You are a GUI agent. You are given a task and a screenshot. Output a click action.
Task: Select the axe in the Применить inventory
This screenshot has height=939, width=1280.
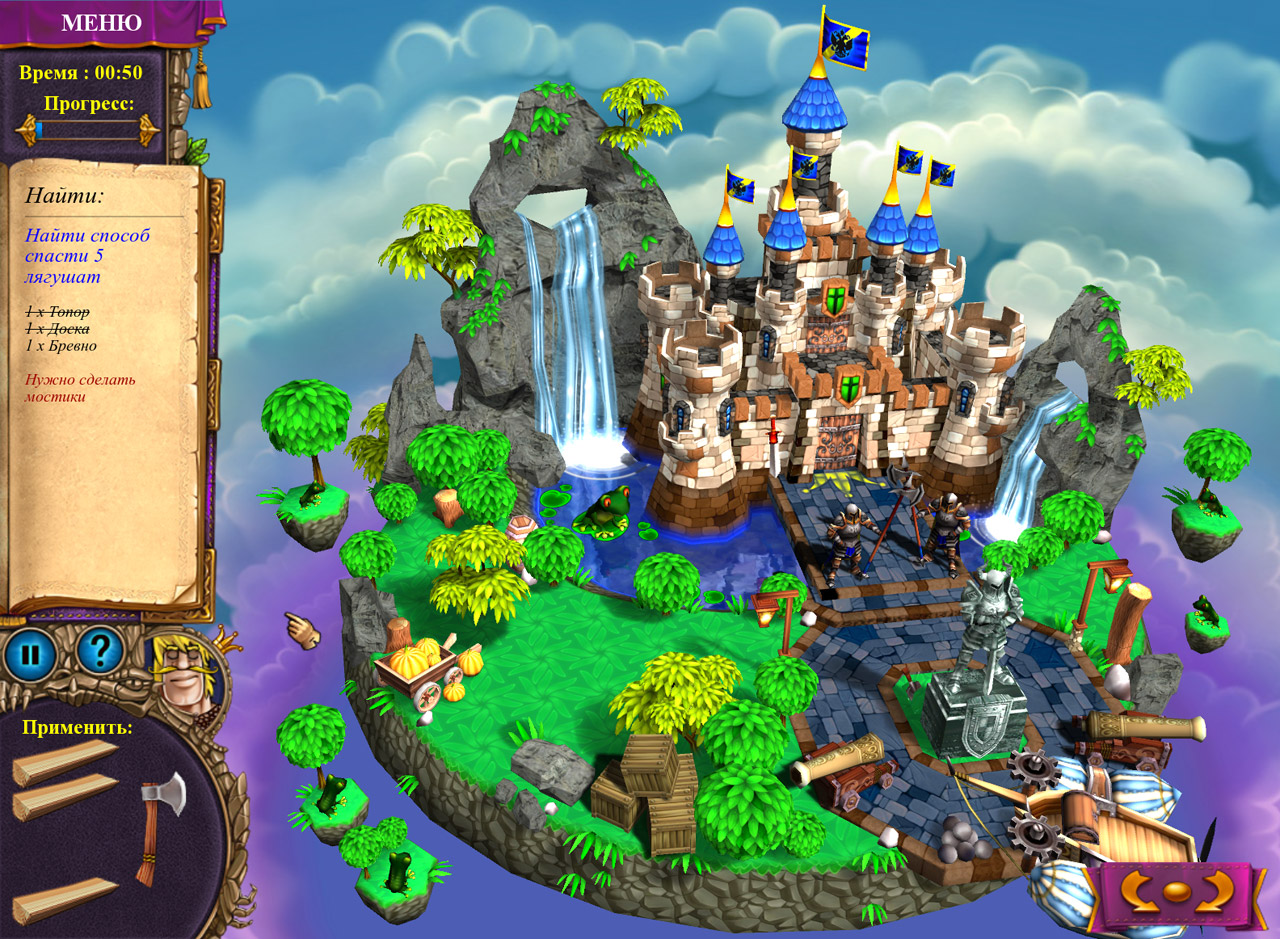(x=160, y=824)
